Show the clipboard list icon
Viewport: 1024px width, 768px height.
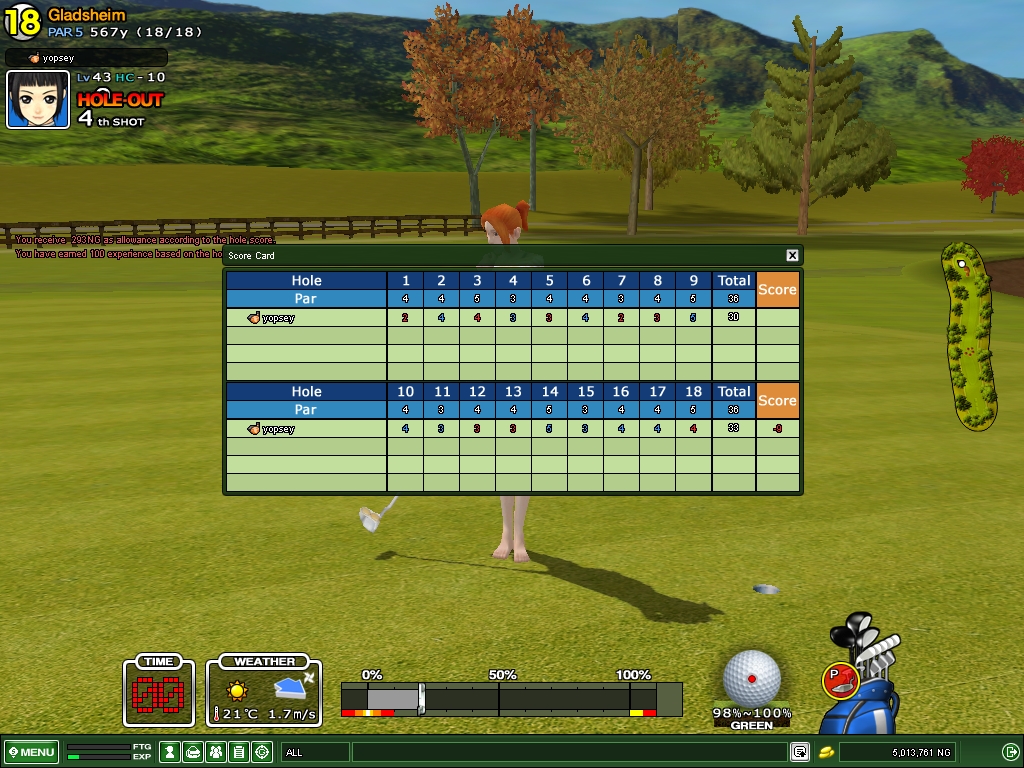point(239,752)
